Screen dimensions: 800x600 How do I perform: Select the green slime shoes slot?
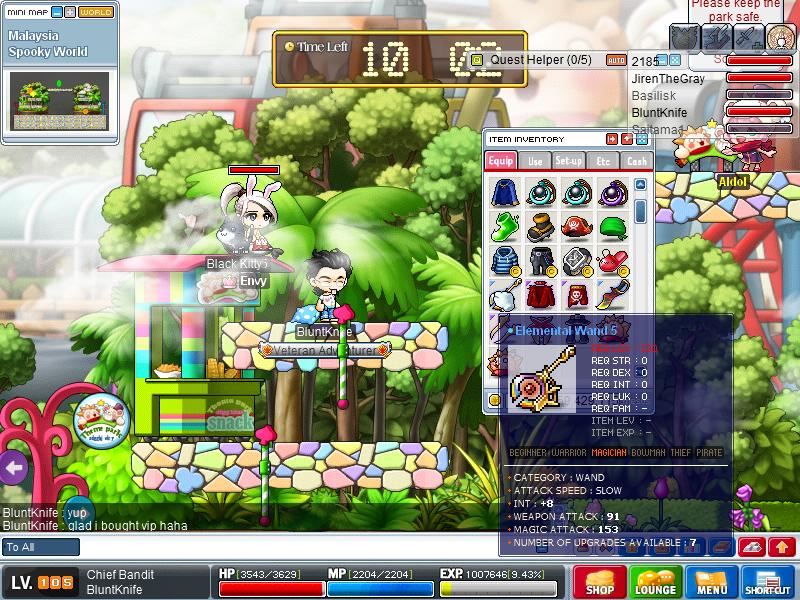504,227
